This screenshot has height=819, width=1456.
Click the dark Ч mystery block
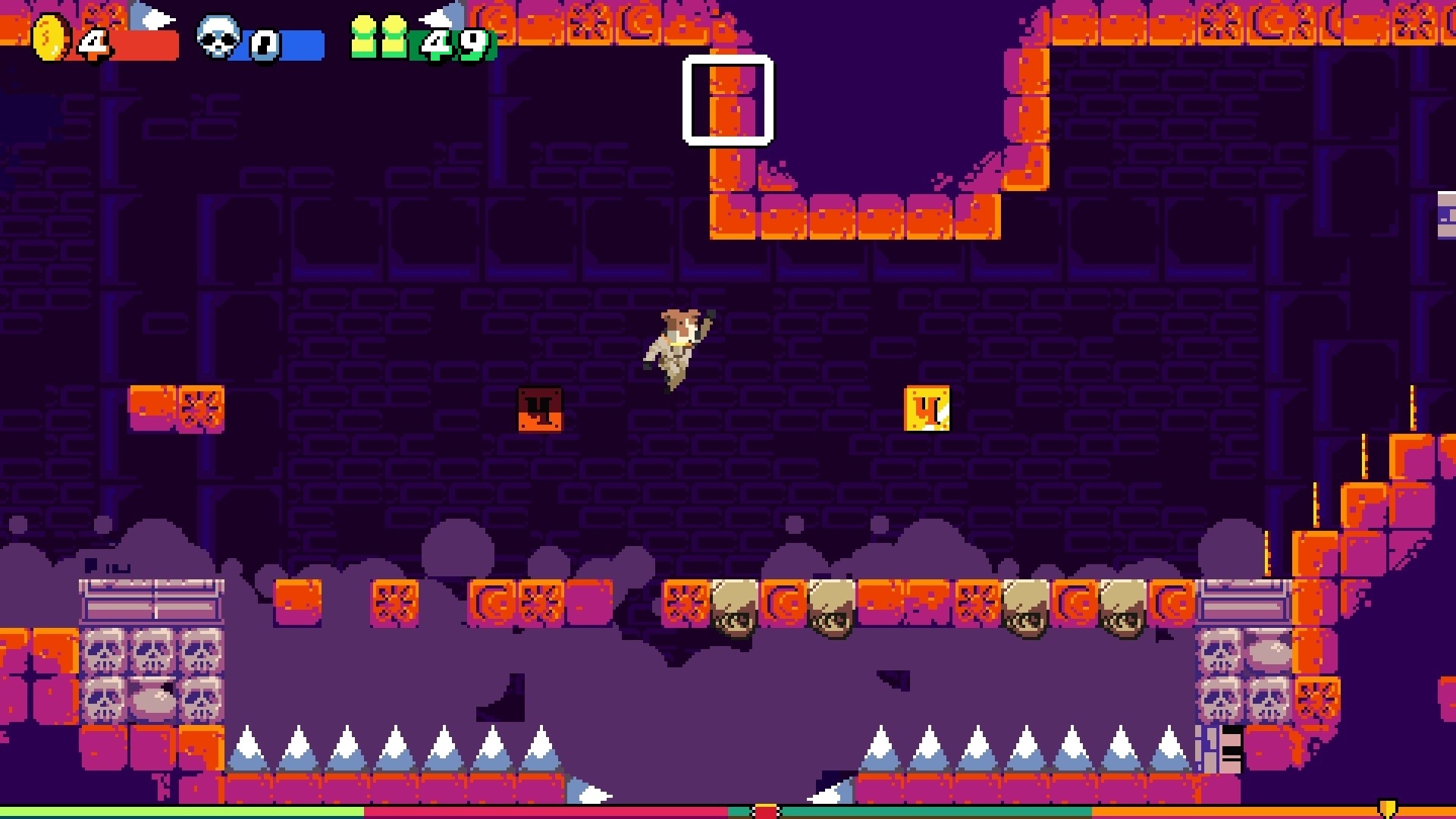pos(540,409)
